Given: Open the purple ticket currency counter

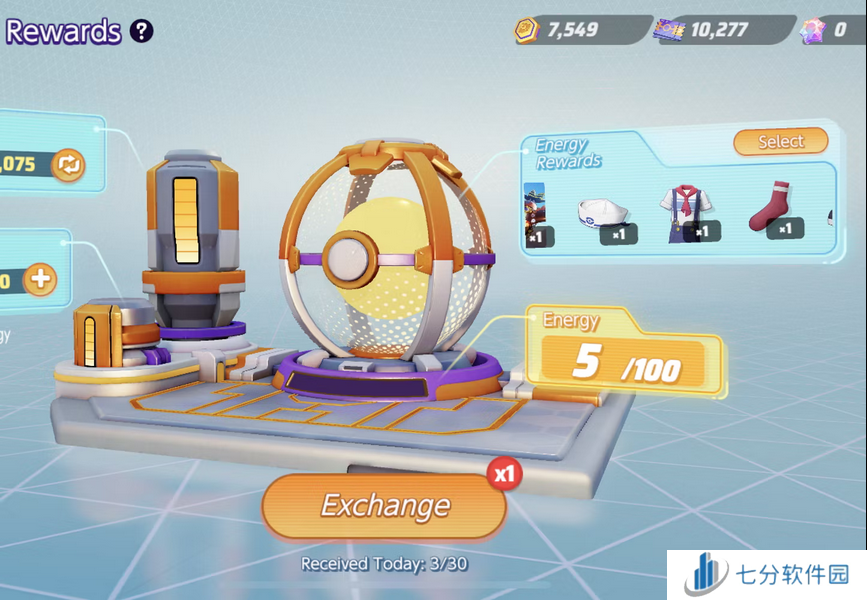Looking at the screenshot, I should click(716, 30).
